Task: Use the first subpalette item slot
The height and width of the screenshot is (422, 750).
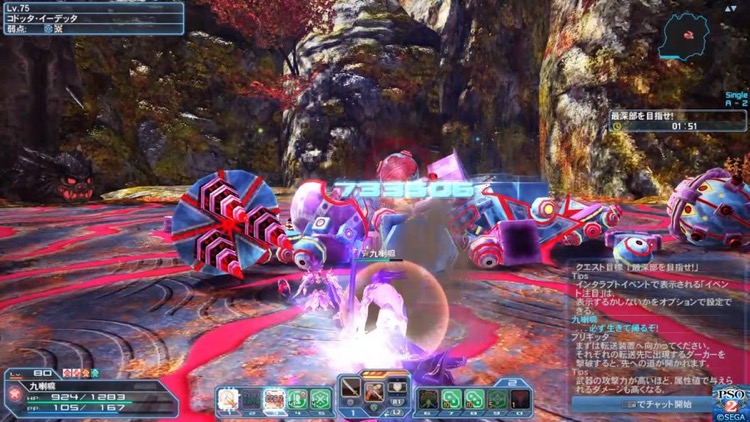Action: coord(228,398)
